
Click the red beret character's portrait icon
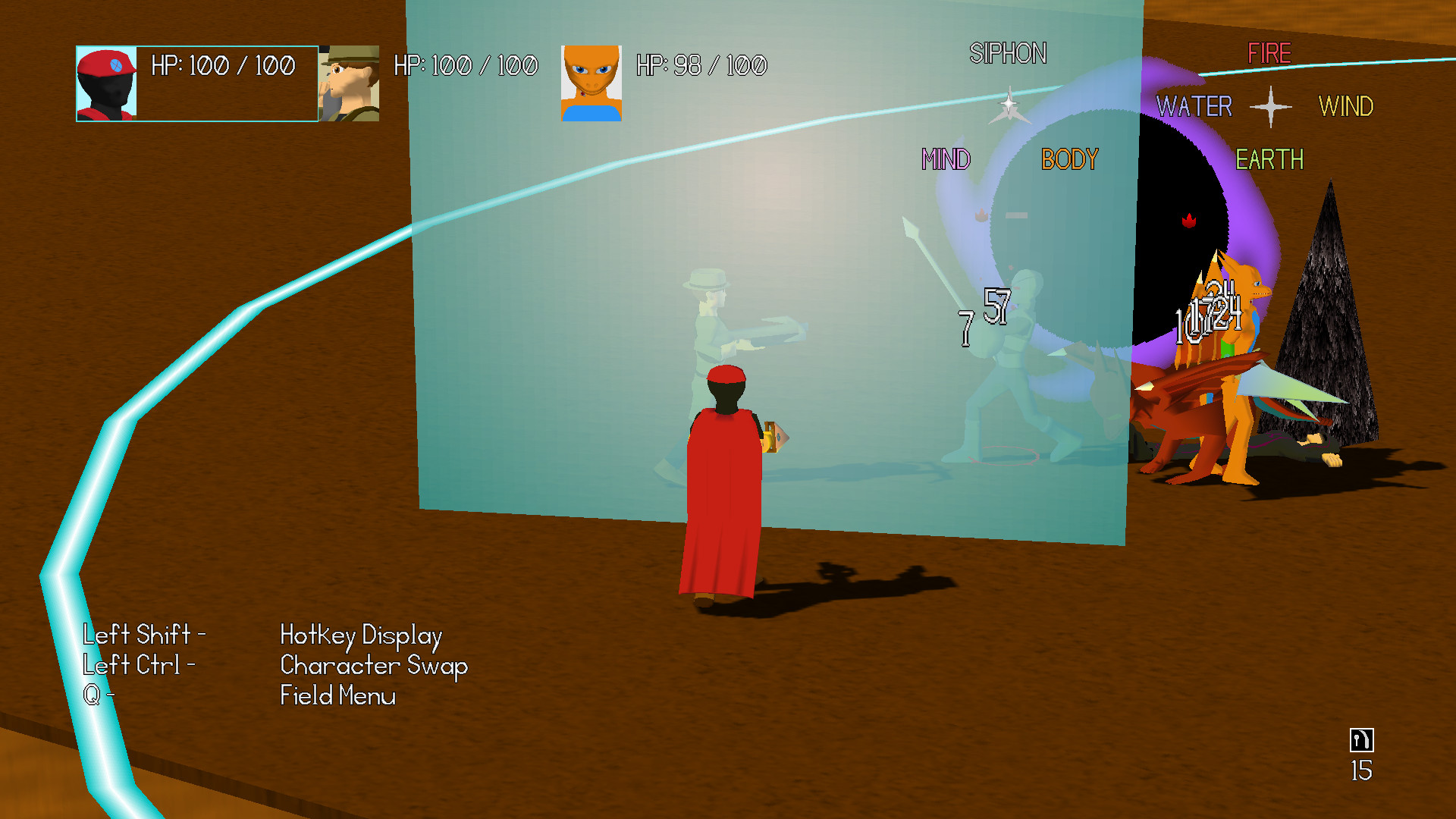coord(106,83)
